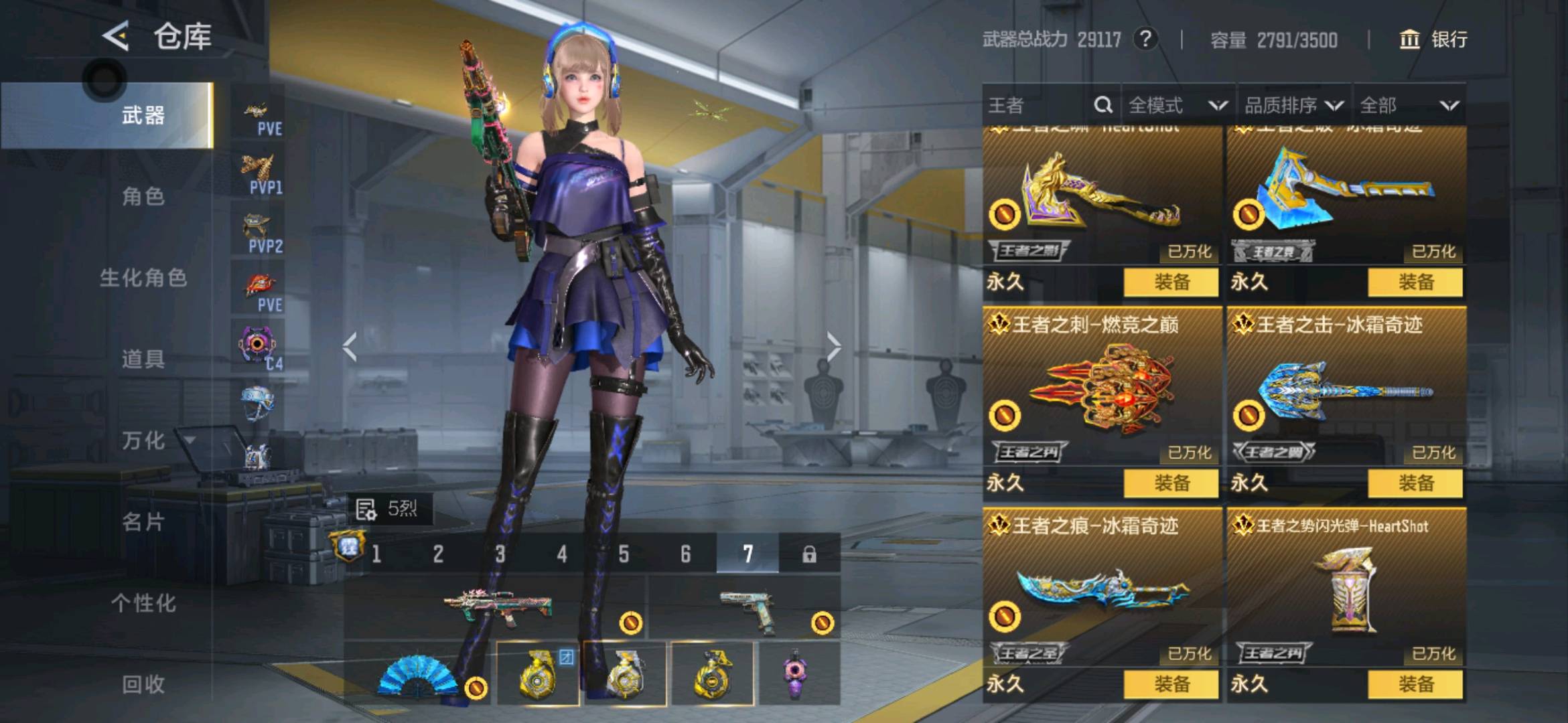Equip 王者之击-冰霜奇迹
The height and width of the screenshot is (723, 1568).
1415,483
